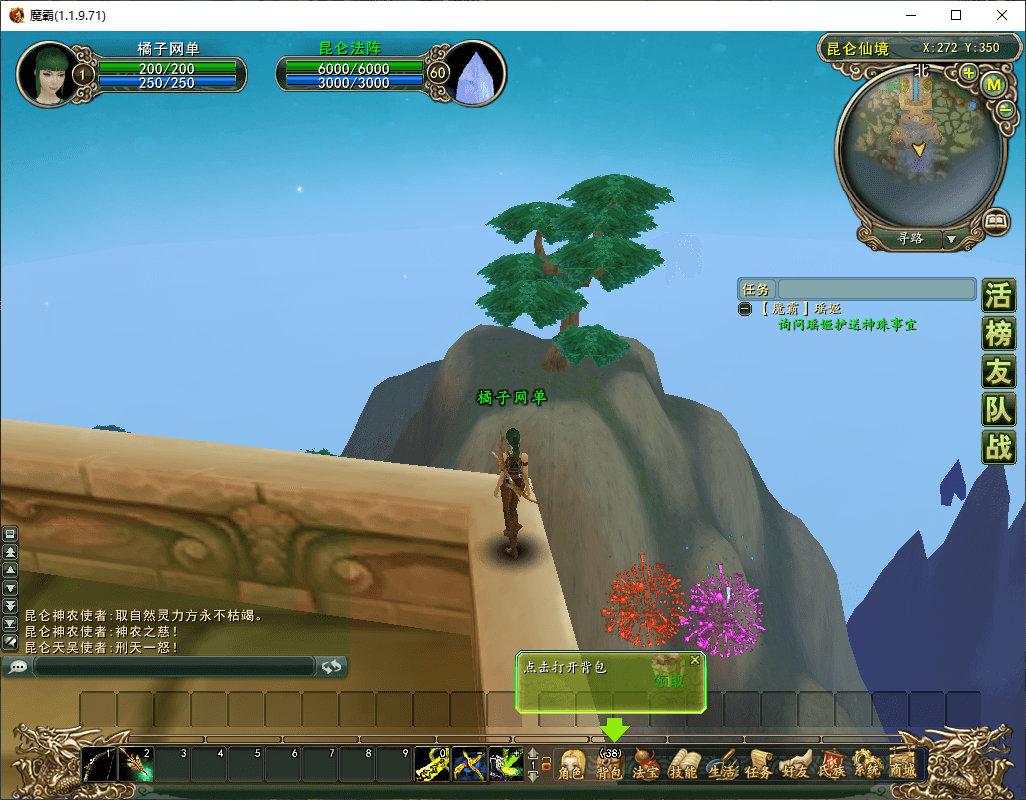Open the world map with M button
Image resolution: width=1026 pixels, height=800 pixels.
tap(994, 85)
